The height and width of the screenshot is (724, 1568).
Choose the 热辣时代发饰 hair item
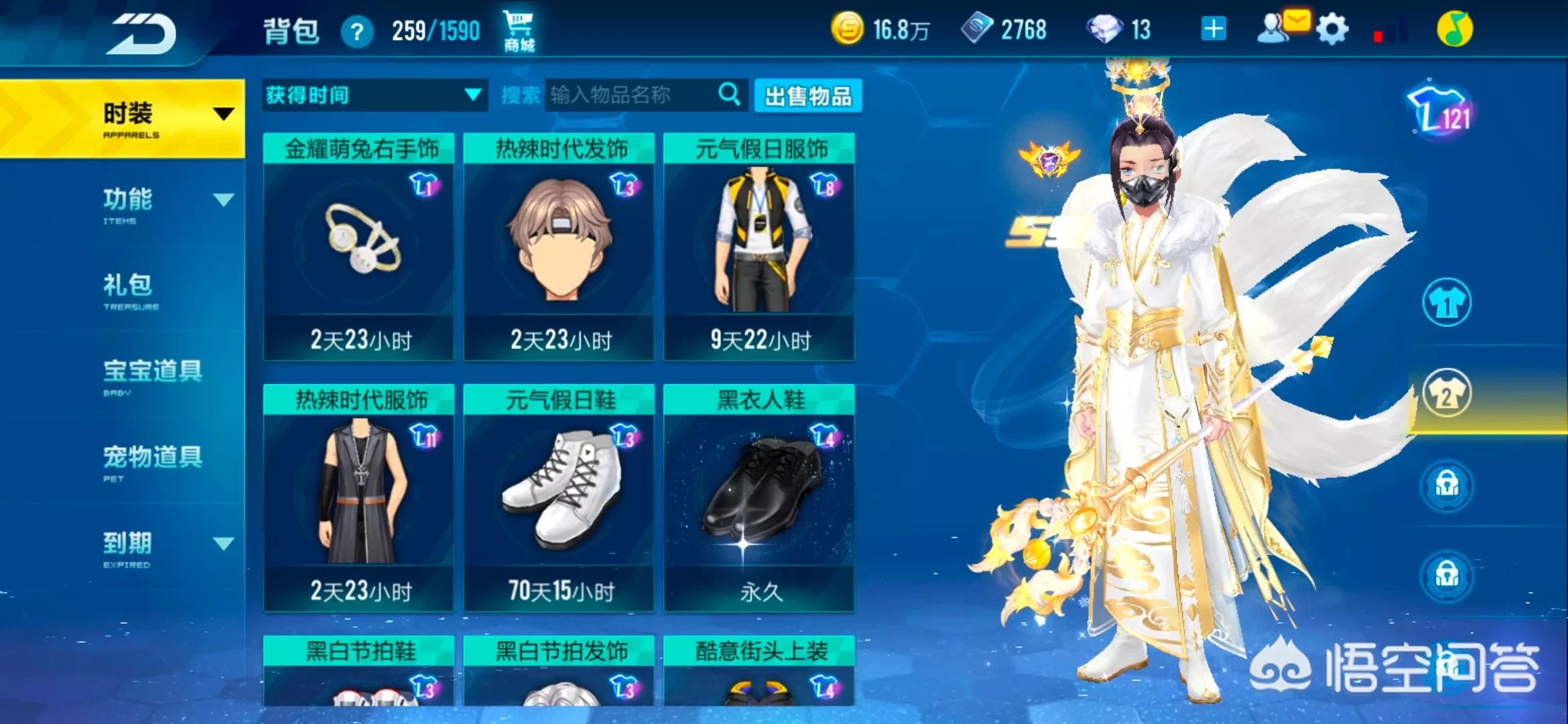tap(559, 246)
